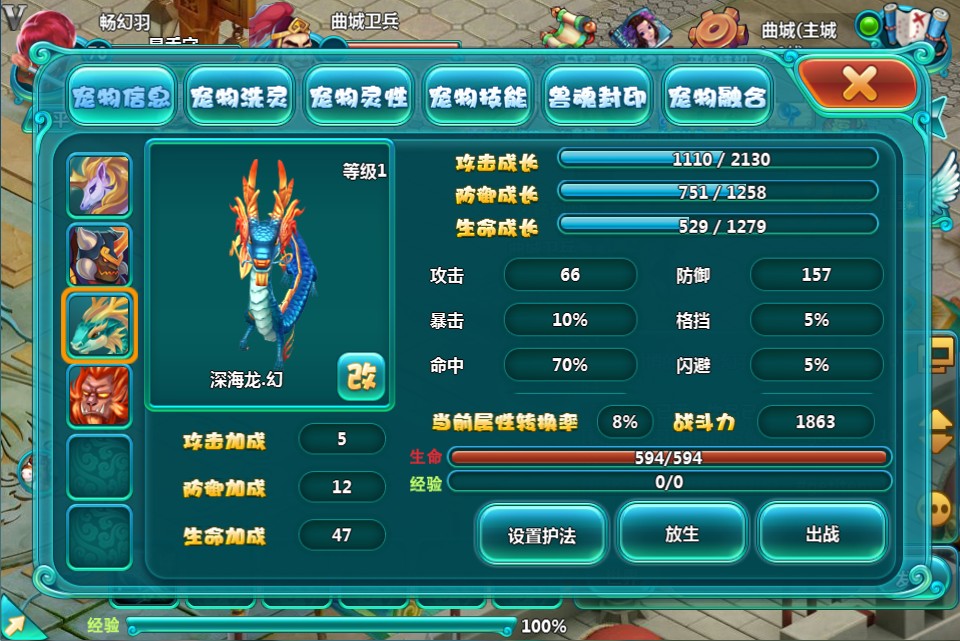Select the teal sea dragon pet portrait
960x641 pixels.
point(99,325)
